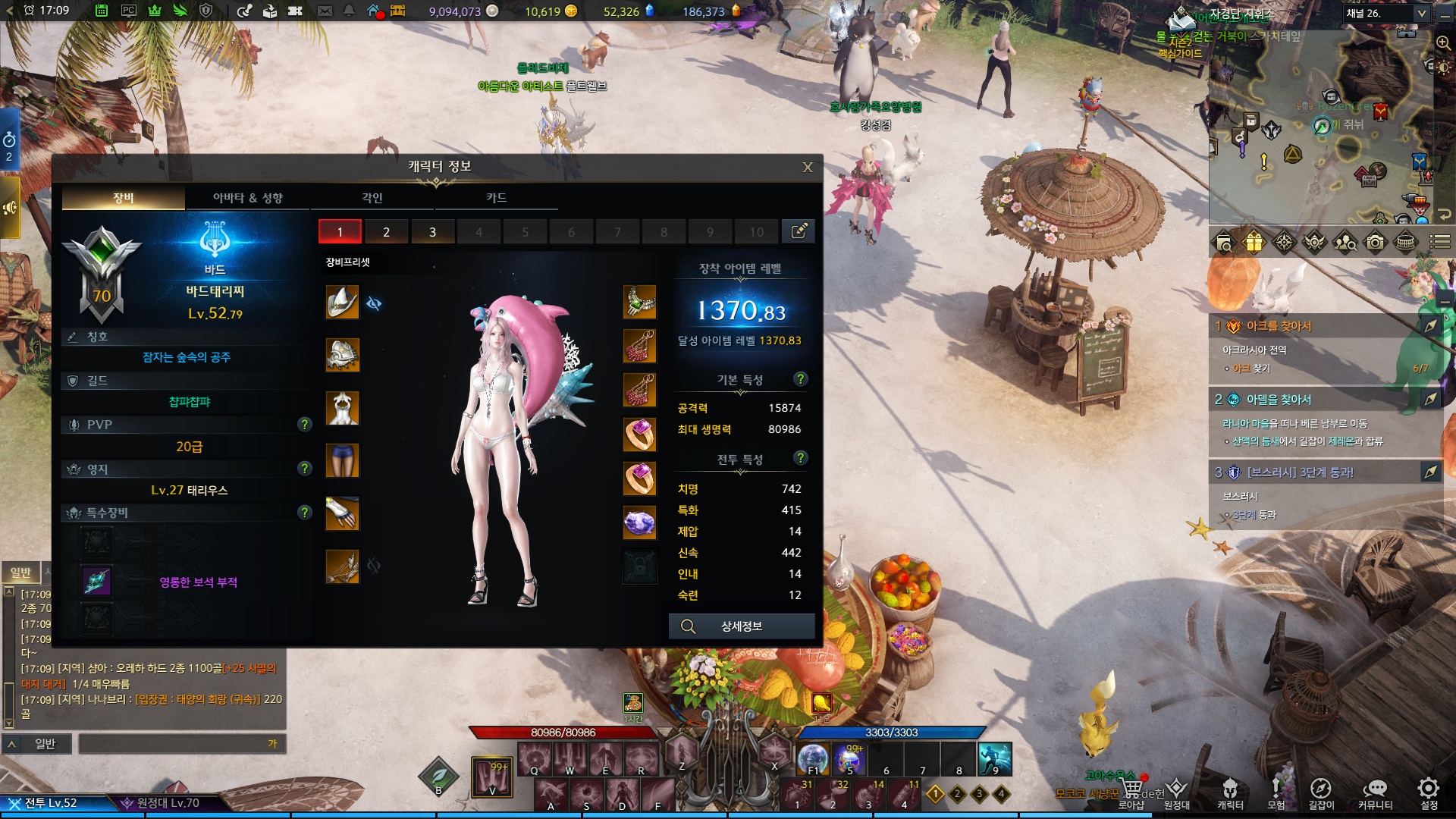
Task: Open the 기본 특성 help question mark
Action: pyautogui.click(x=800, y=378)
